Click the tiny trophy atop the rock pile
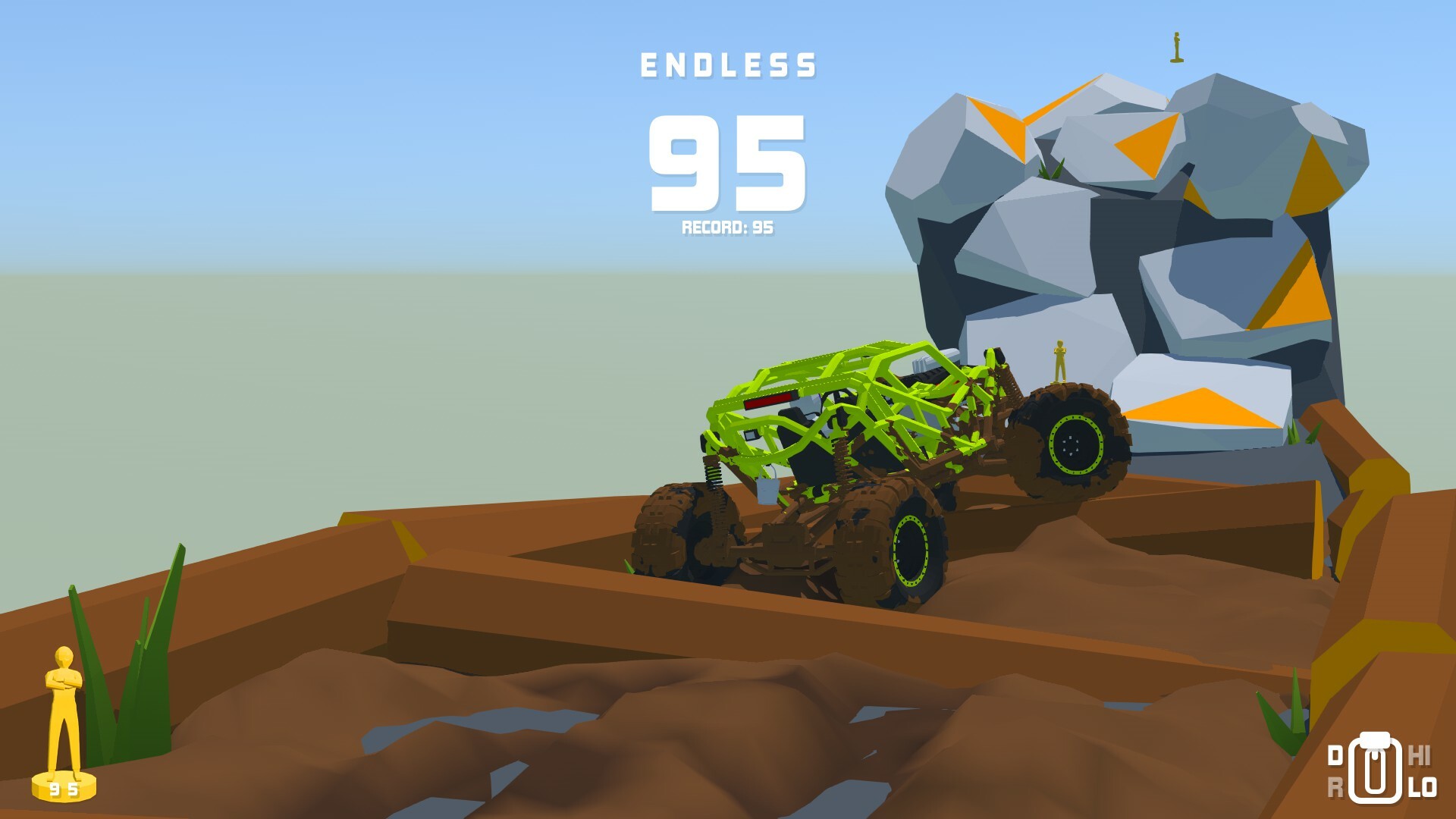1456x819 pixels. point(1178,45)
